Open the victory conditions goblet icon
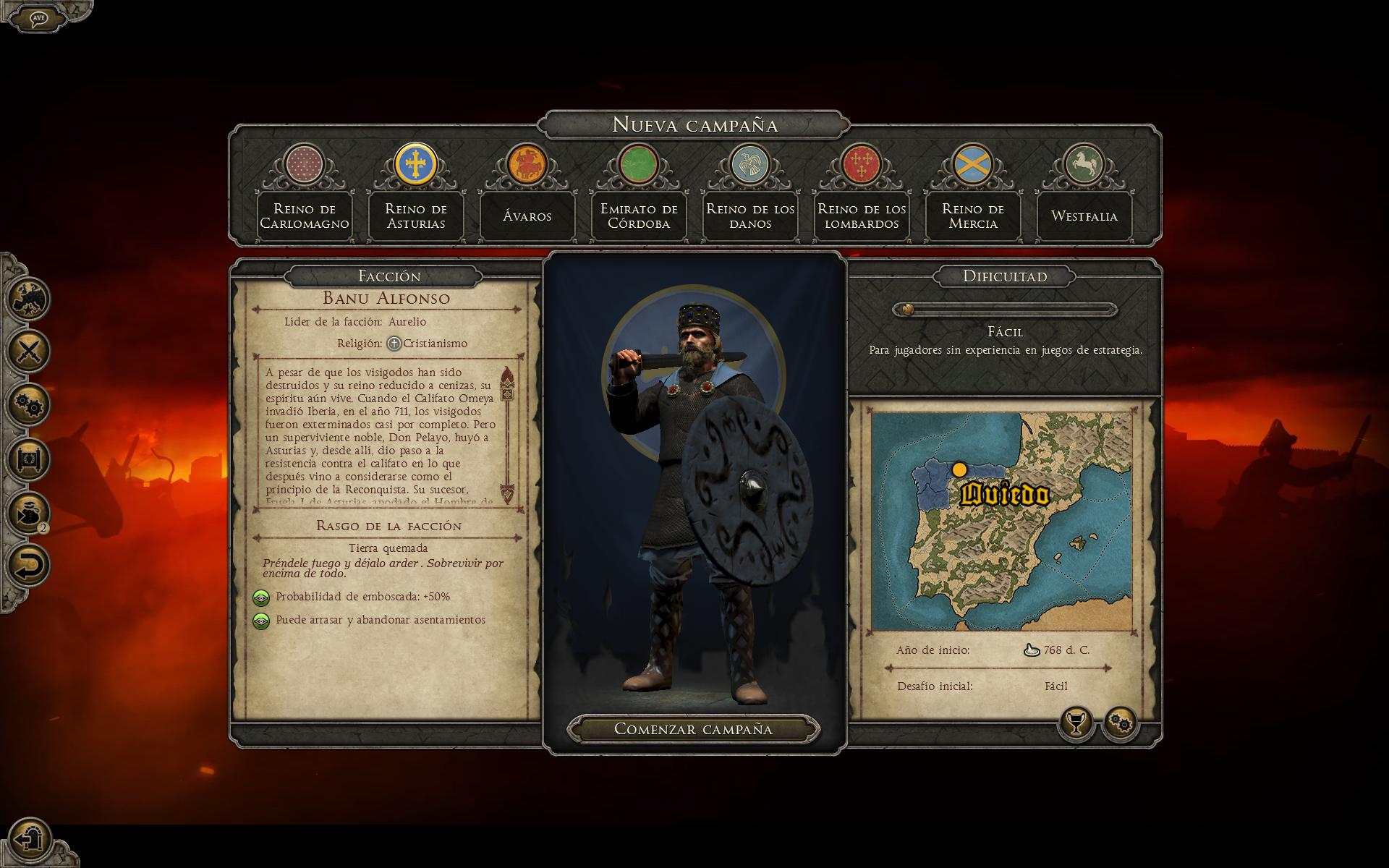Image resolution: width=1389 pixels, height=868 pixels. pos(1076,723)
